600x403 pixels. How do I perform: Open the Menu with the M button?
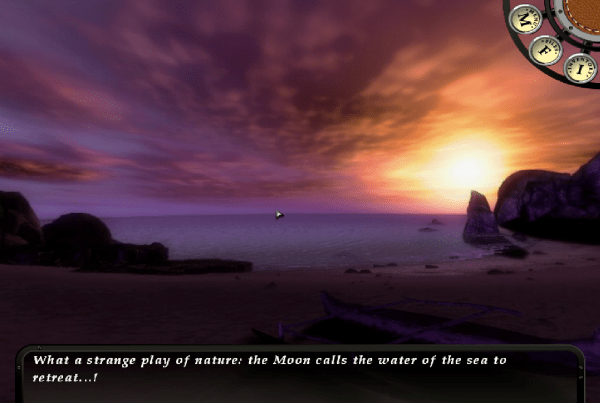tap(524, 19)
